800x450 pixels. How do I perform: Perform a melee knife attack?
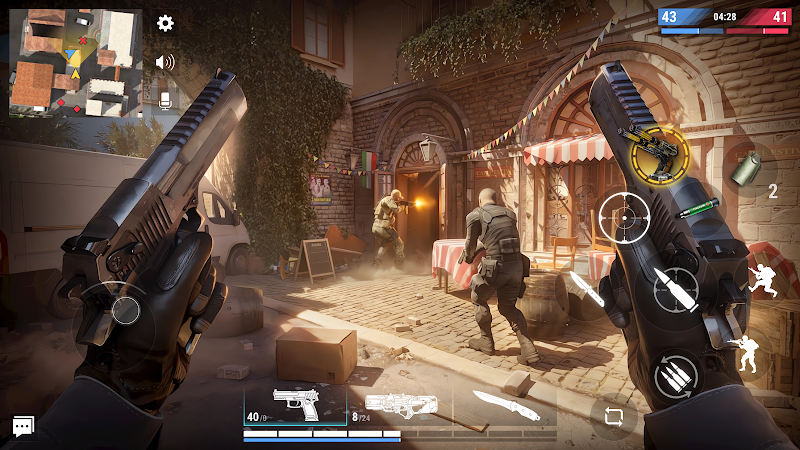583,290
